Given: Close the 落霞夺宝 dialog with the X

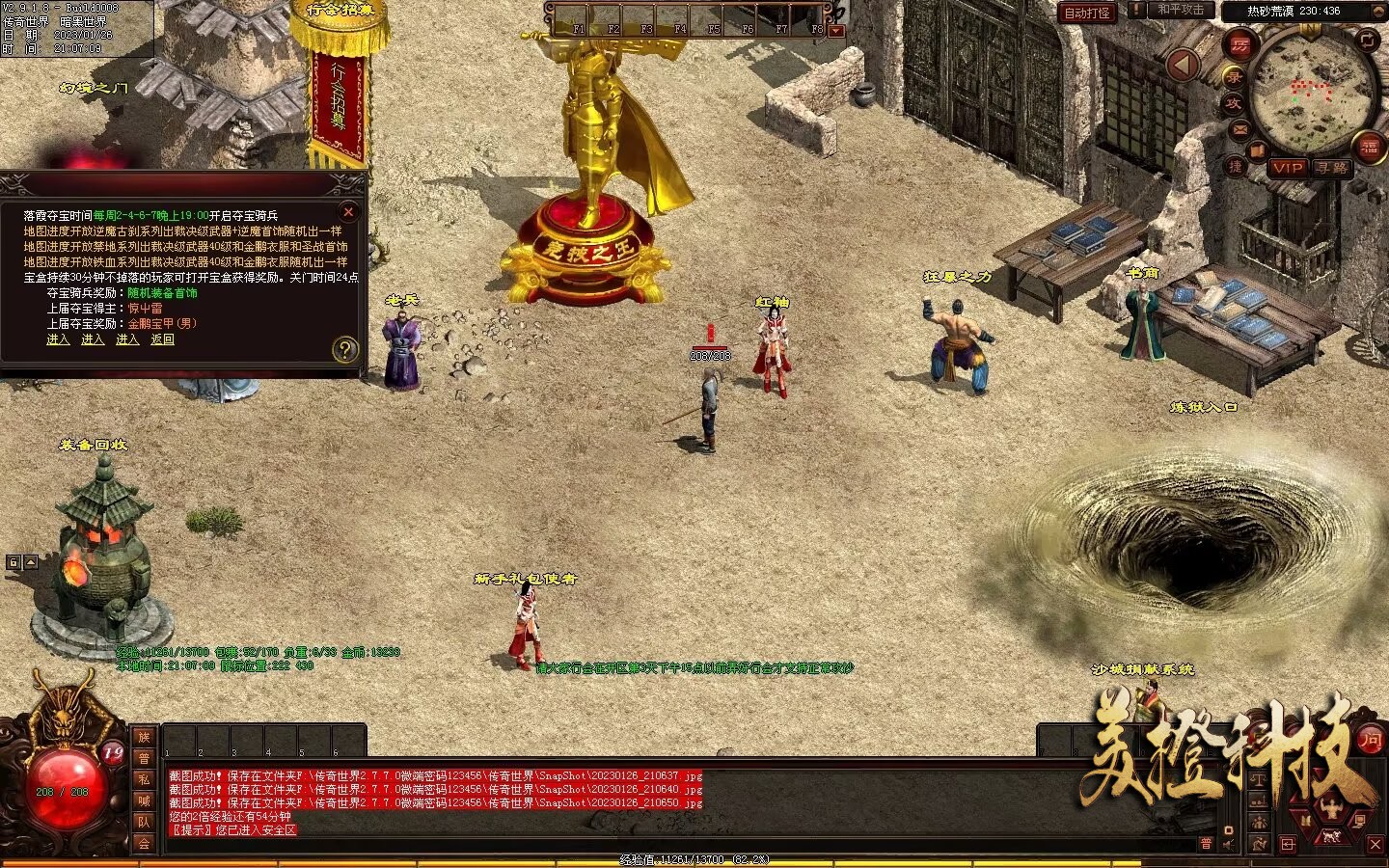Looking at the screenshot, I should point(348,212).
